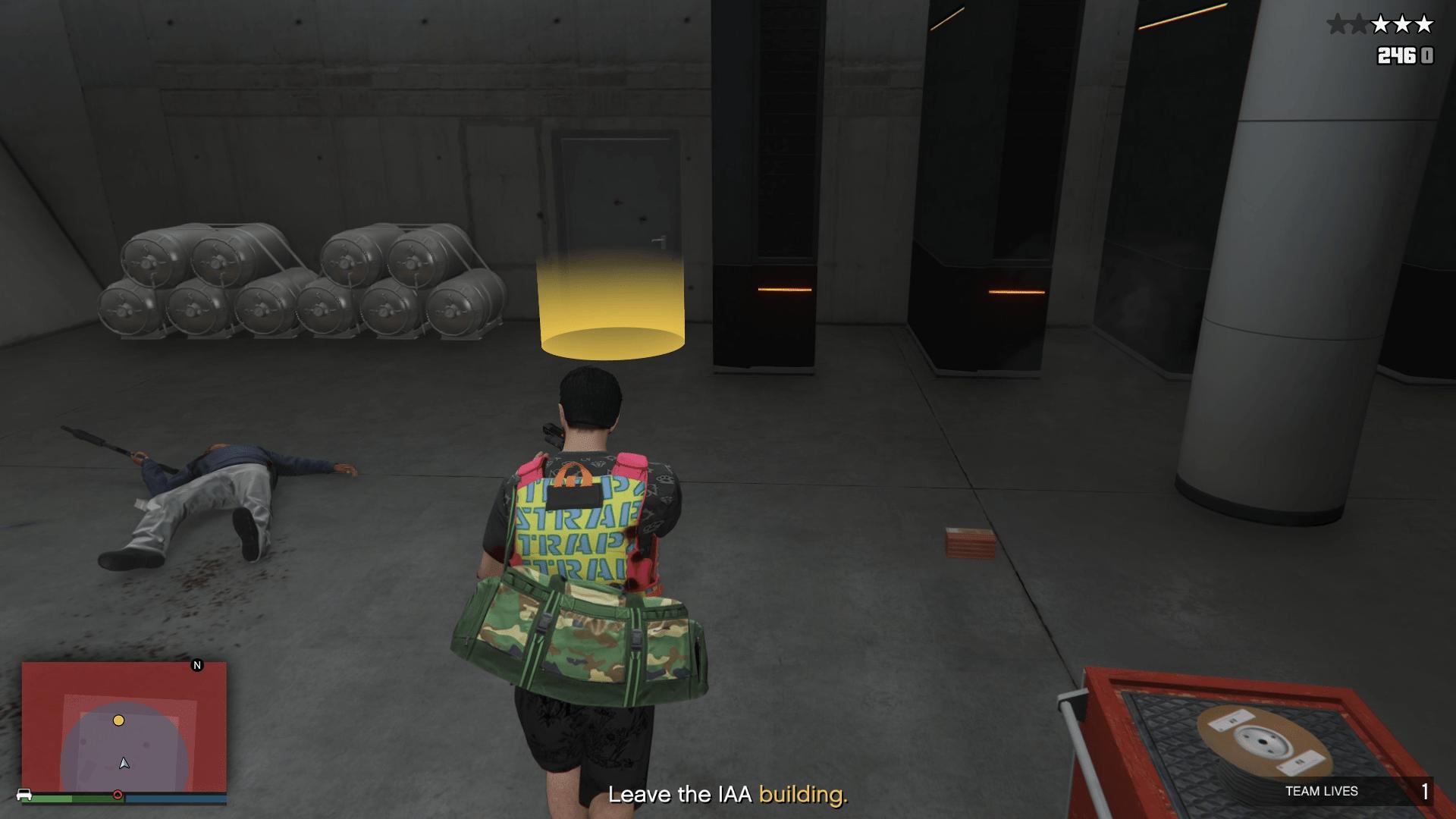1456x819 pixels.
Task: Click the red checkpoint dot under the minimap
Action: point(118,794)
